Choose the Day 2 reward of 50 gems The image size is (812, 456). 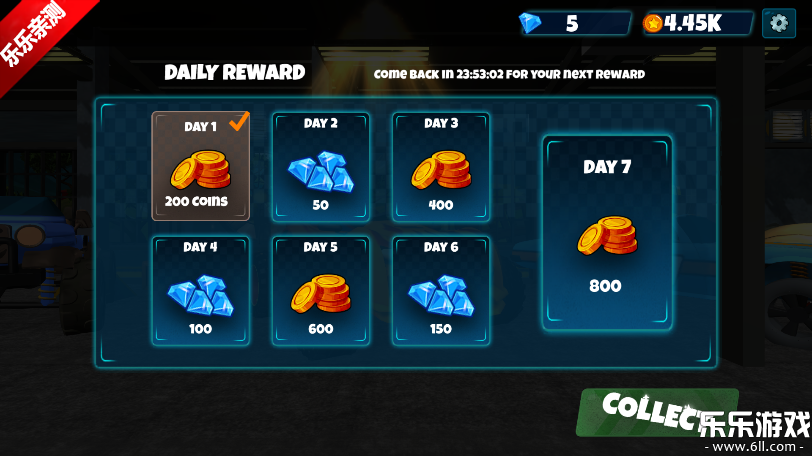[321, 165]
